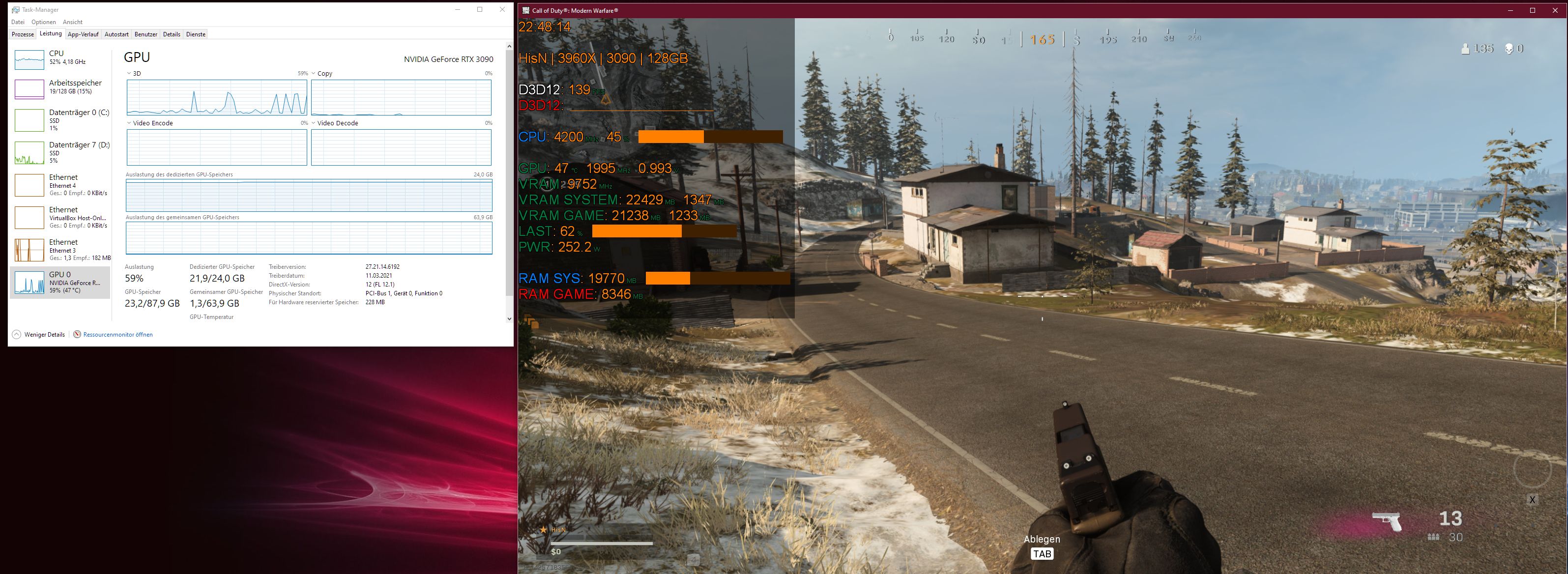Open Ressourcenmonitor via the link
Image resolution: width=1568 pixels, height=574 pixels.
[x=117, y=334]
